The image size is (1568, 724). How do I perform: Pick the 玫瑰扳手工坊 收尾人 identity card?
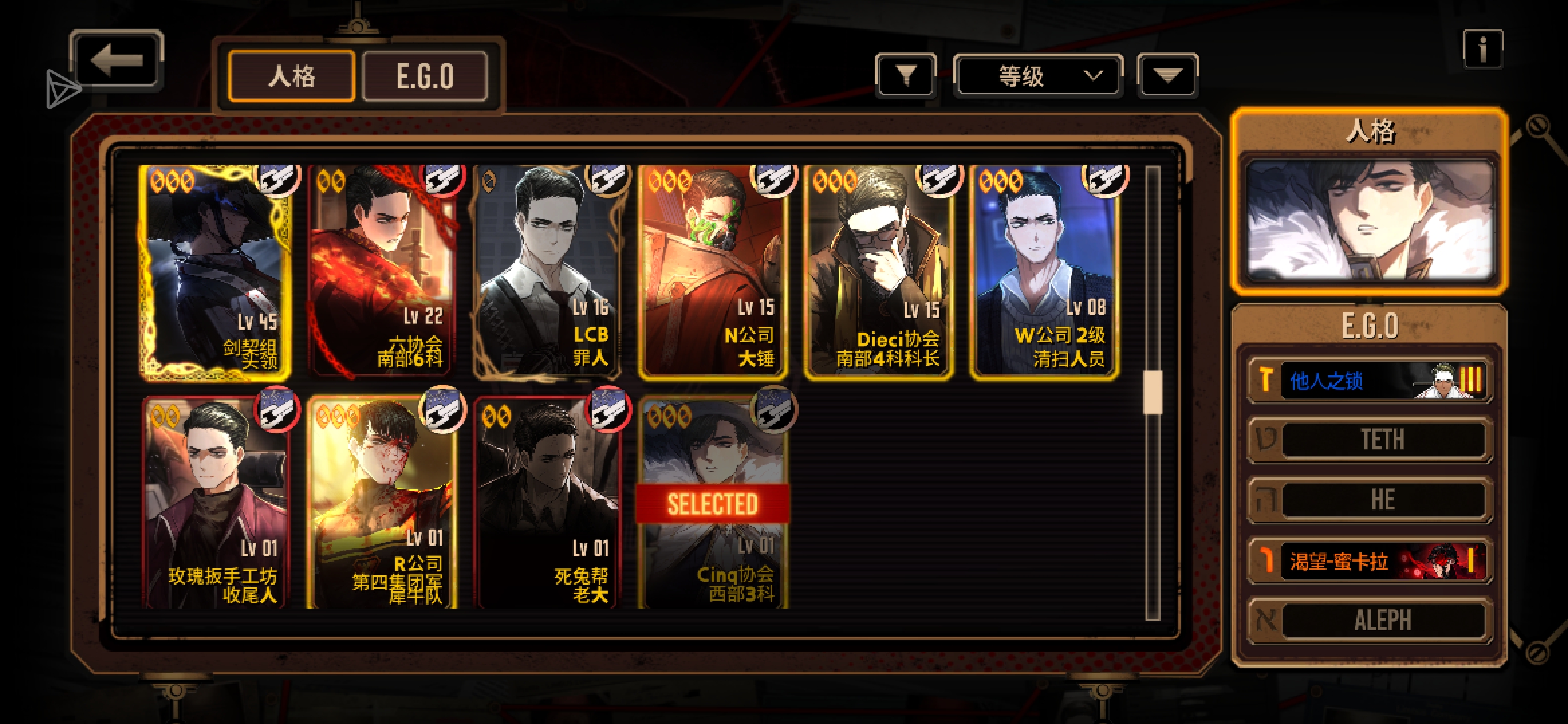[x=216, y=503]
